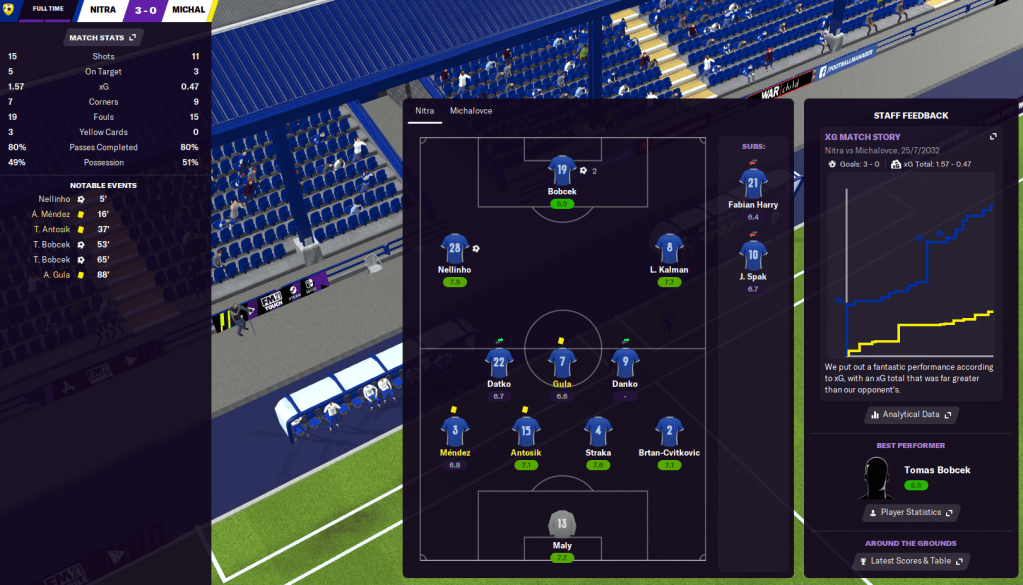This screenshot has height=585, width=1023.
Task: Switch to the Michalovce lineup tab
Action: pos(473,111)
